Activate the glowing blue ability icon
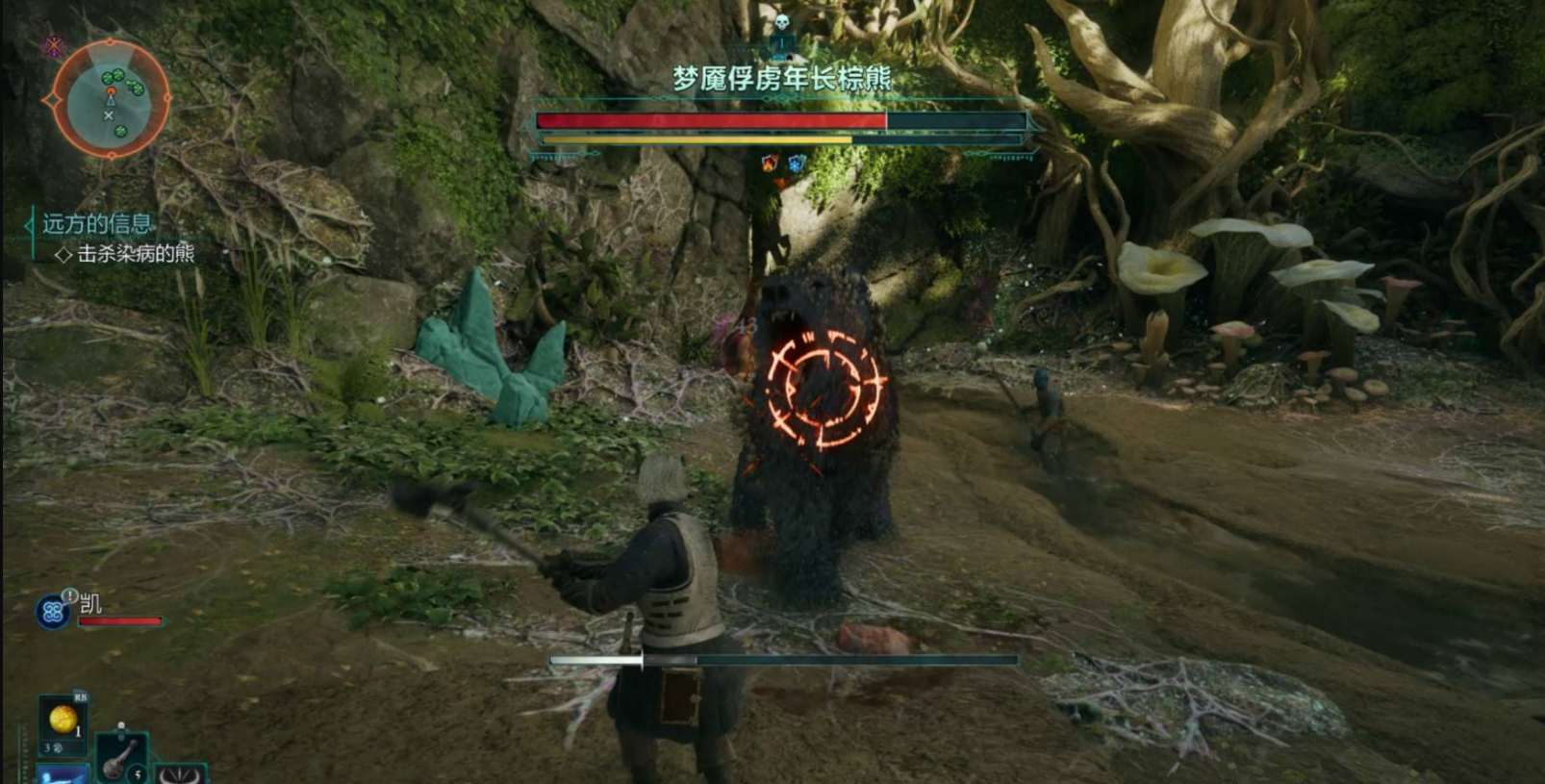This screenshot has height=784, width=1545. pyautogui.click(x=63, y=773)
